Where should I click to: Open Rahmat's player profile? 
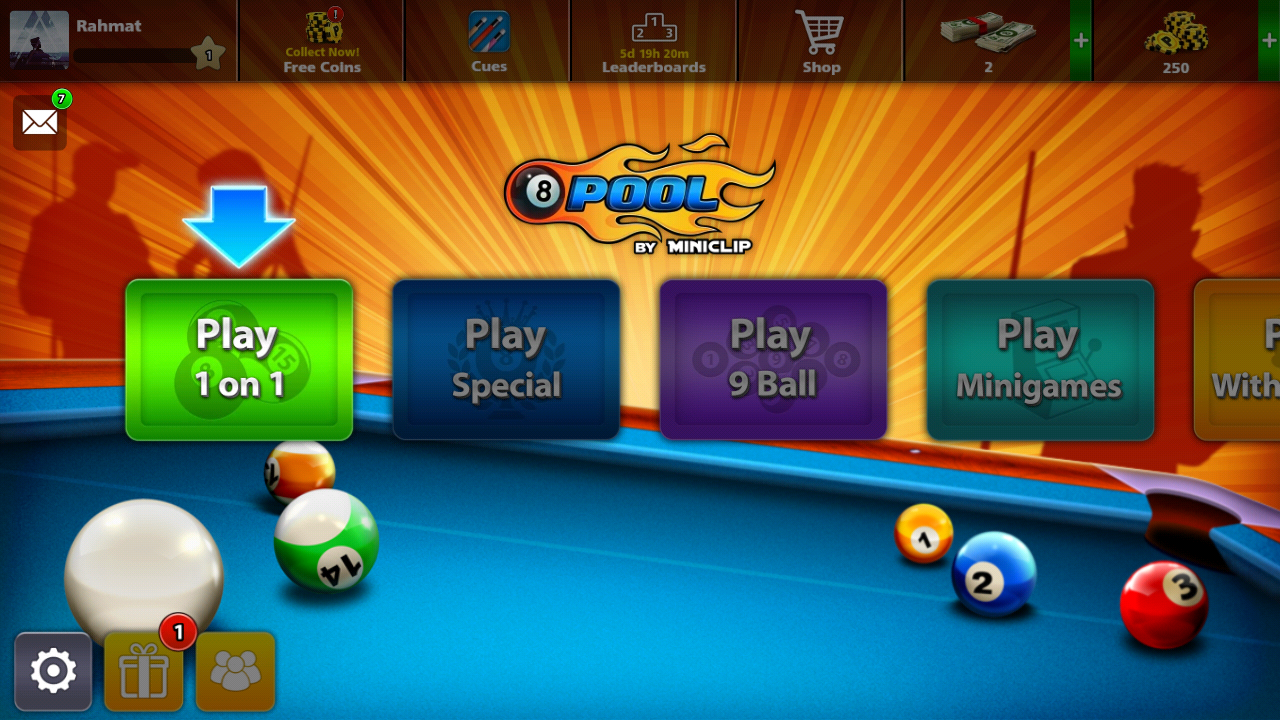[40, 40]
